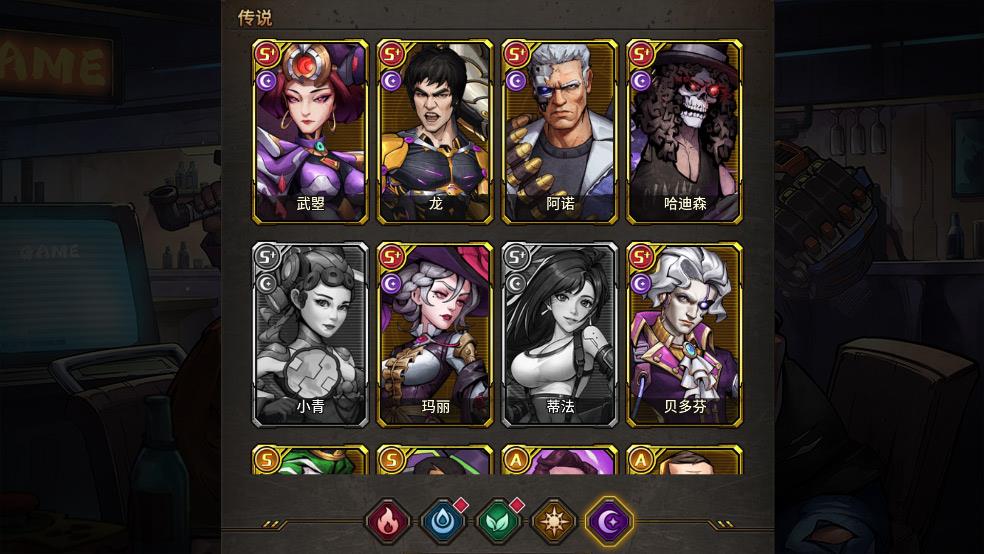Select the 贝多芬 hero card
Image resolution: width=984 pixels, height=554 pixels.
684,334
